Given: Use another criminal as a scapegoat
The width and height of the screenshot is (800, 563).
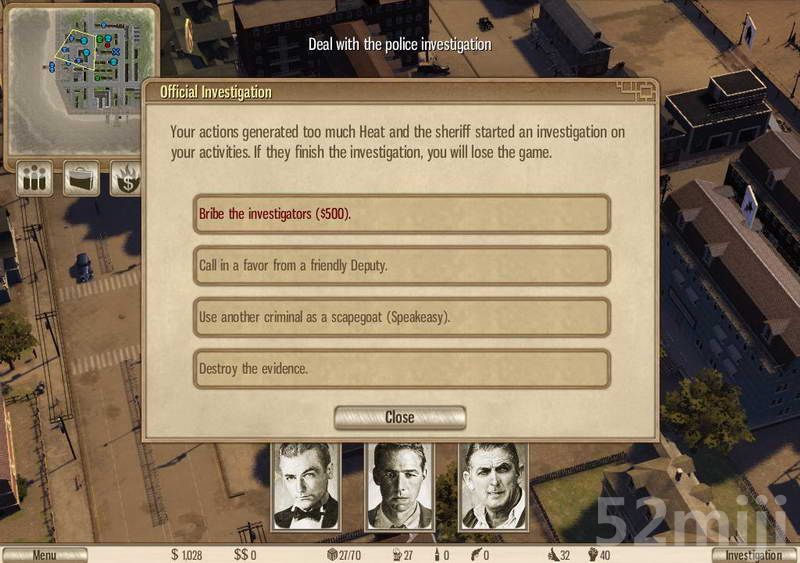Looking at the screenshot, I should tap(401, 317).
